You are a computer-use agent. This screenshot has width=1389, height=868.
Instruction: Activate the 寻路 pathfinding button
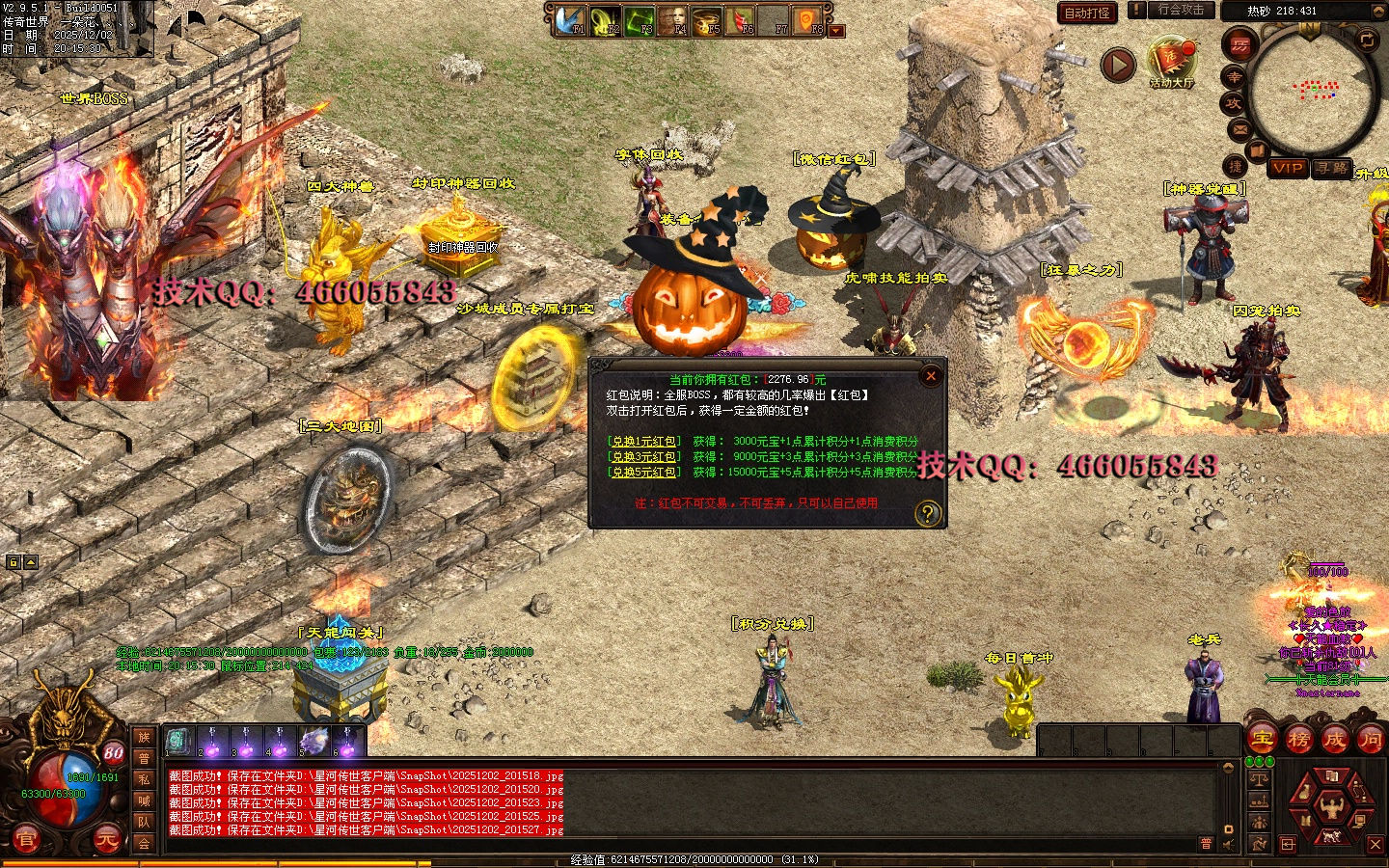click(1332, 168)
